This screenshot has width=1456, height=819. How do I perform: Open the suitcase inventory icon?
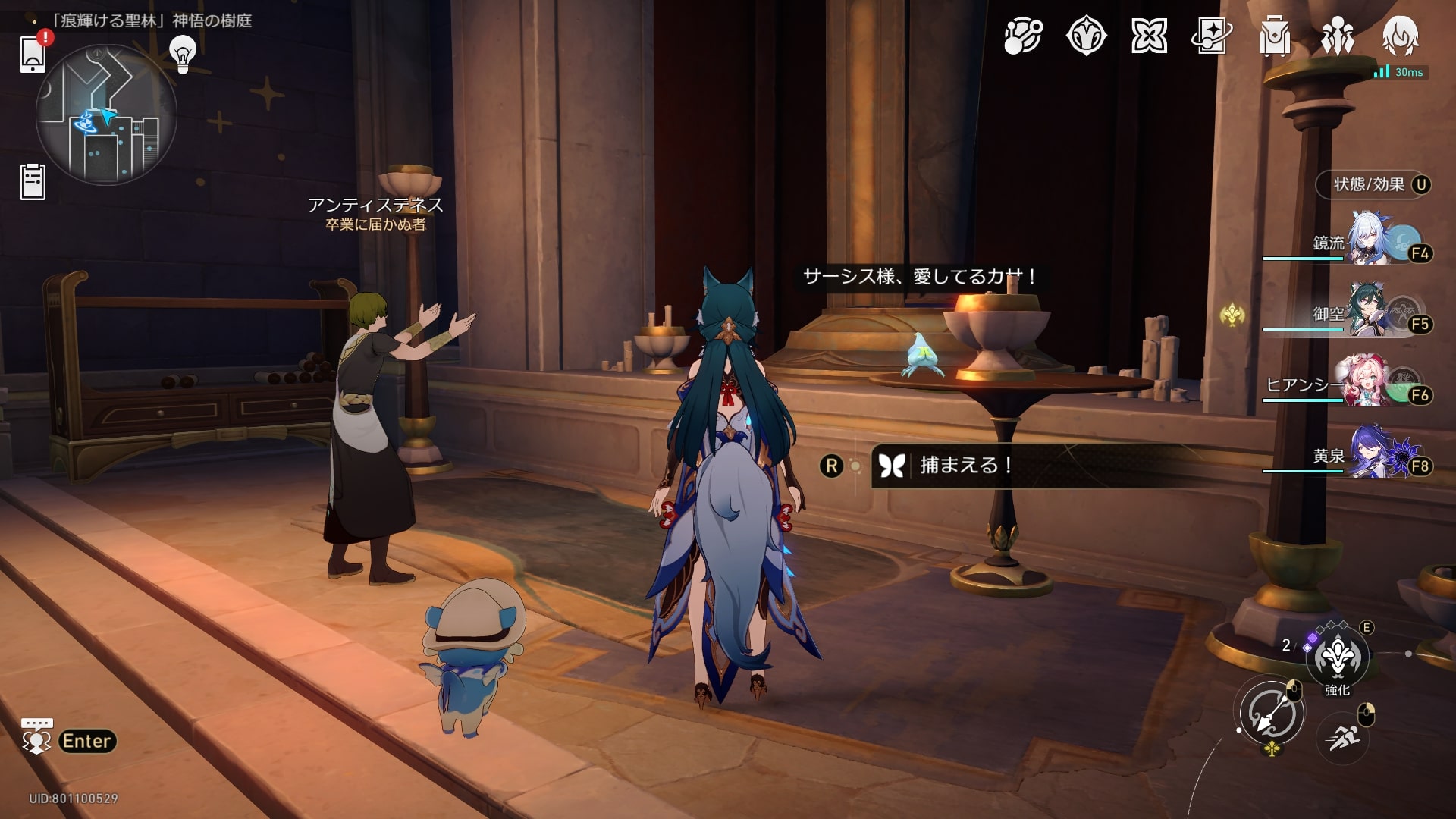[x=1275, y=36]
